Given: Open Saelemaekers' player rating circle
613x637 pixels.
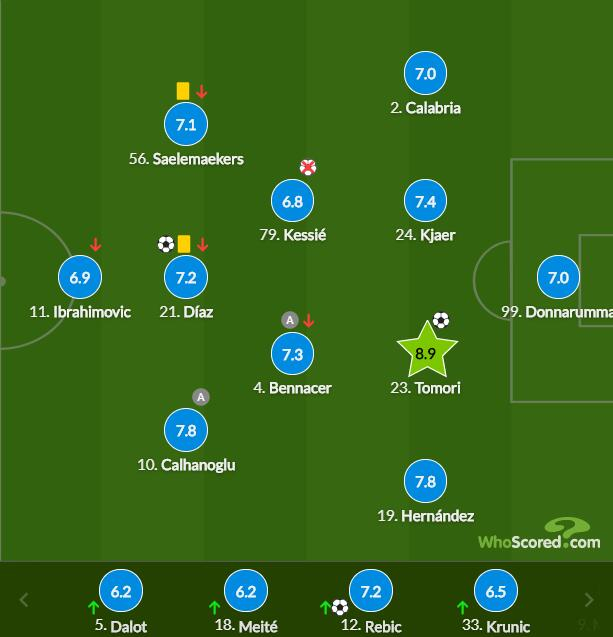Looking at the screenshot, I should click(186, 125).
